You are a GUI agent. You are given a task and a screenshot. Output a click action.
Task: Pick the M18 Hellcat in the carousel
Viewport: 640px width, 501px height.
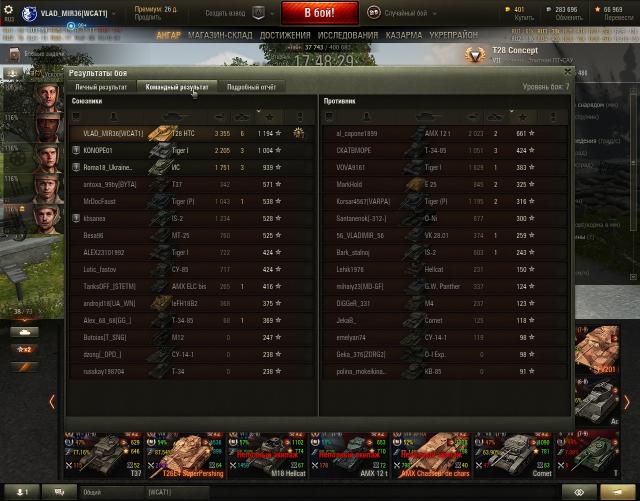tap(266, 455)
